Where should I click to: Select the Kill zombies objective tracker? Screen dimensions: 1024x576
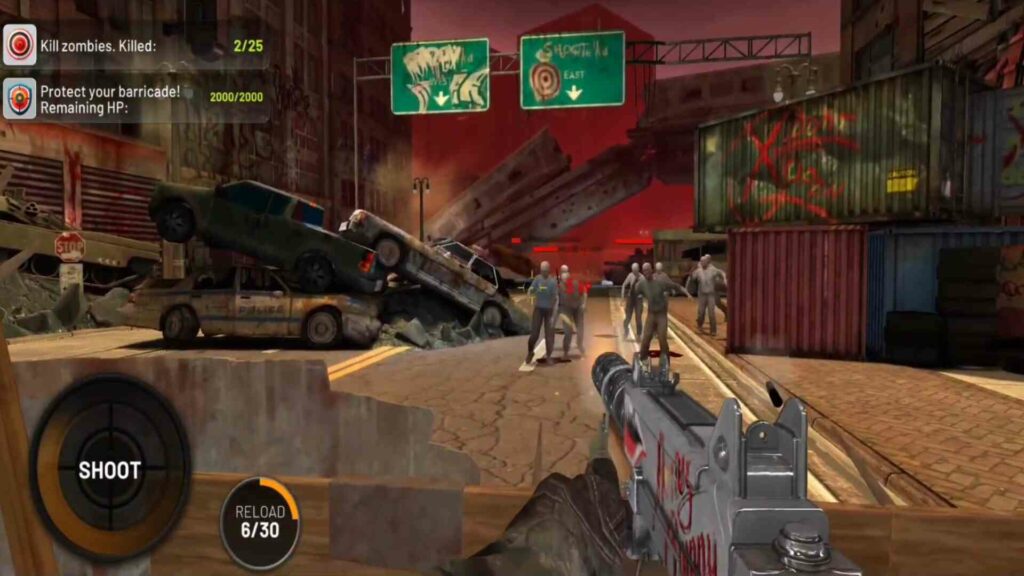coord(135,45)
